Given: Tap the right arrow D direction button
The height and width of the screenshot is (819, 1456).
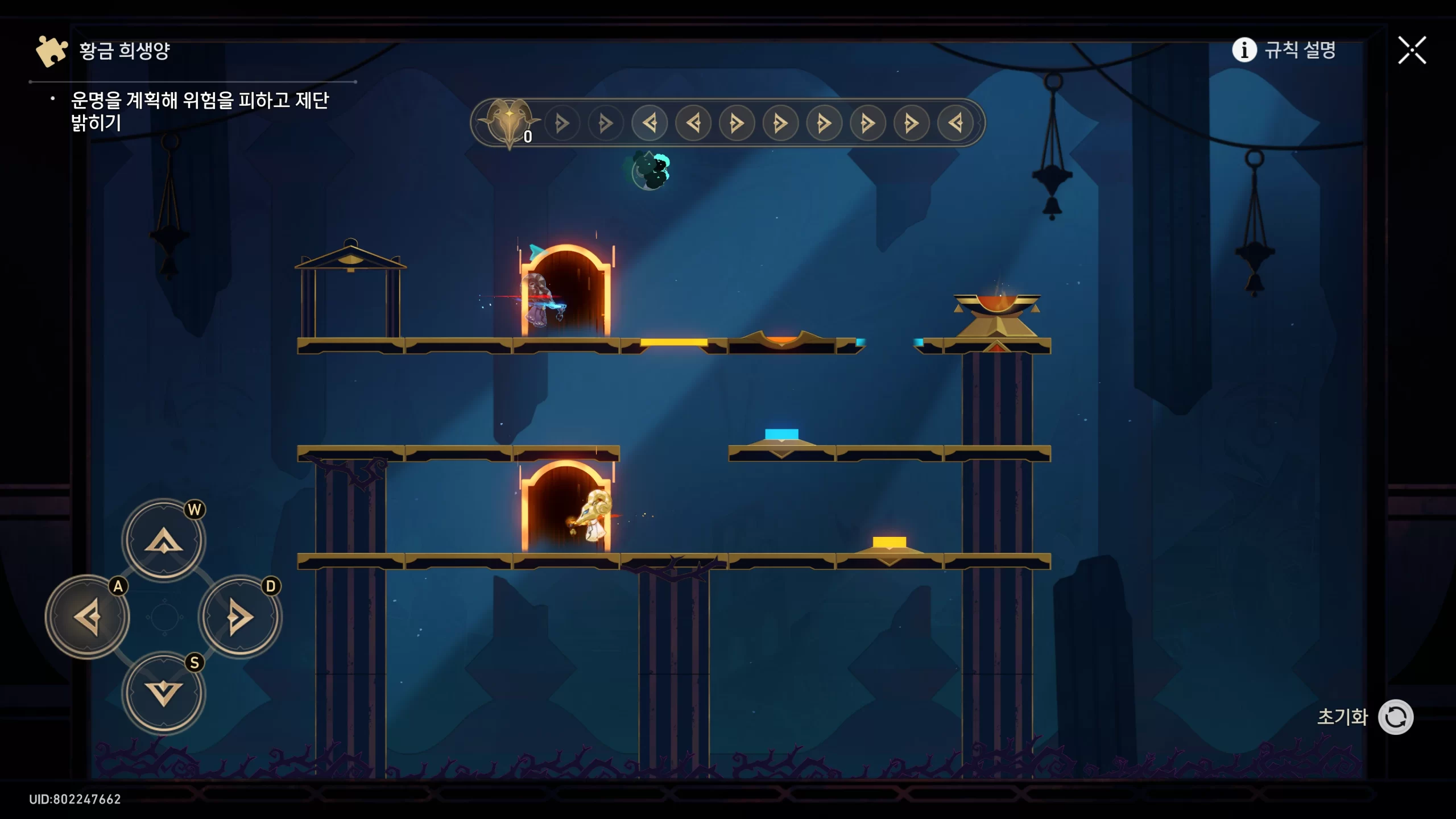Looking at the screenshot, I should pyautogui.click(x=240, y=617).
